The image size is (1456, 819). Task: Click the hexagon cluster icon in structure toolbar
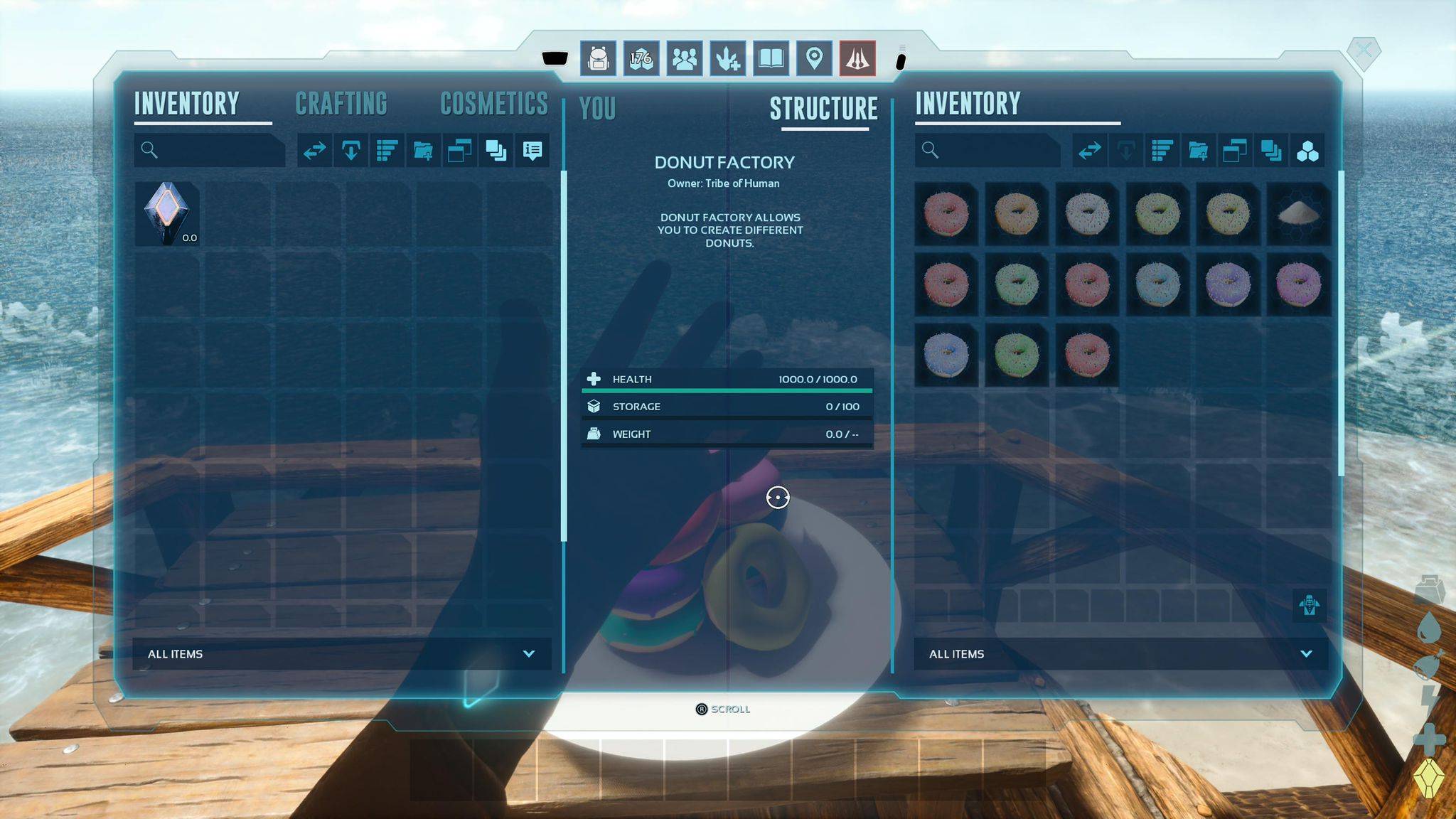tap(1307, 151)
